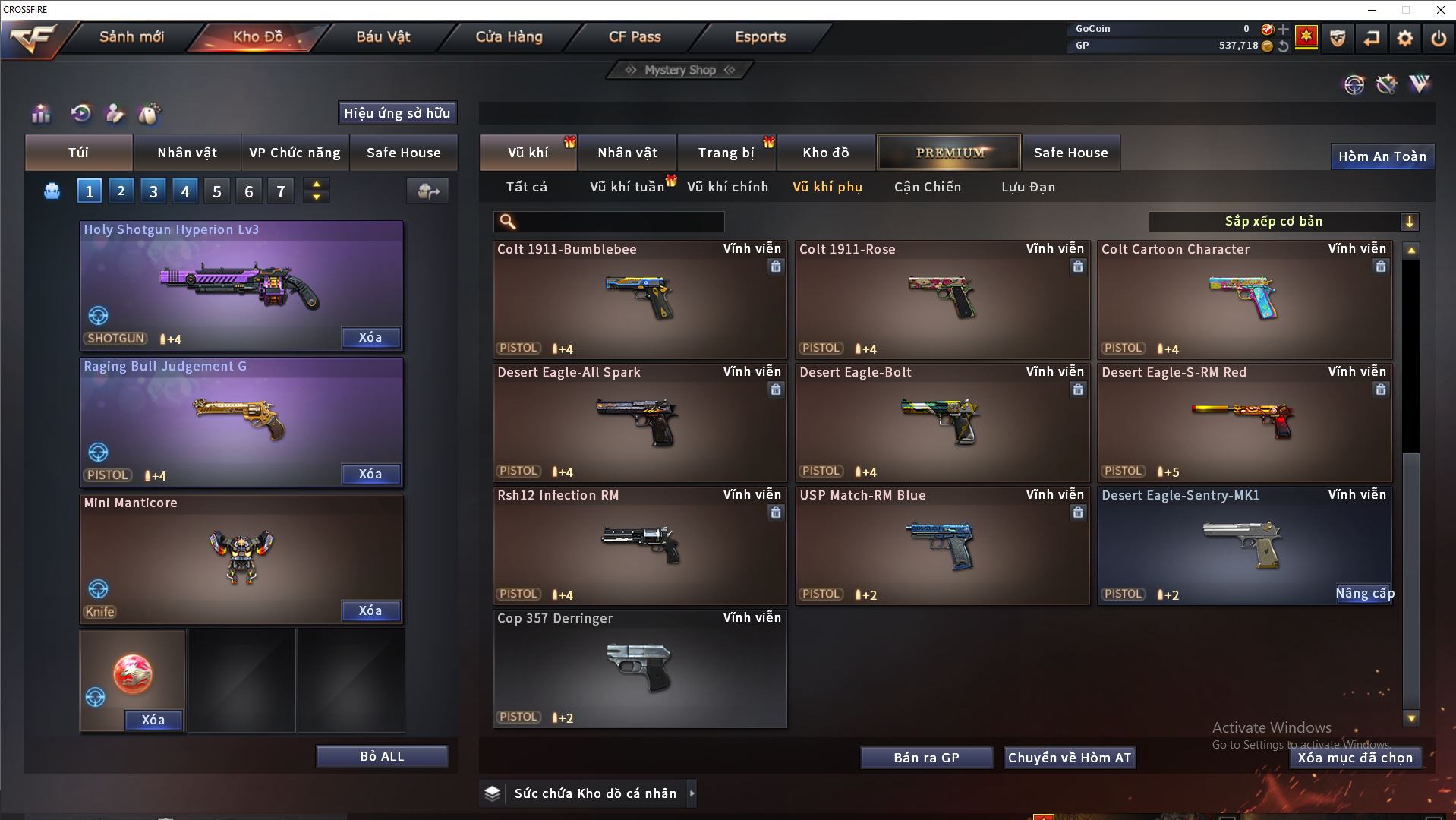Close the CROSSFIRE window
1456x820 pixels.
click(x=1440, y=10)
